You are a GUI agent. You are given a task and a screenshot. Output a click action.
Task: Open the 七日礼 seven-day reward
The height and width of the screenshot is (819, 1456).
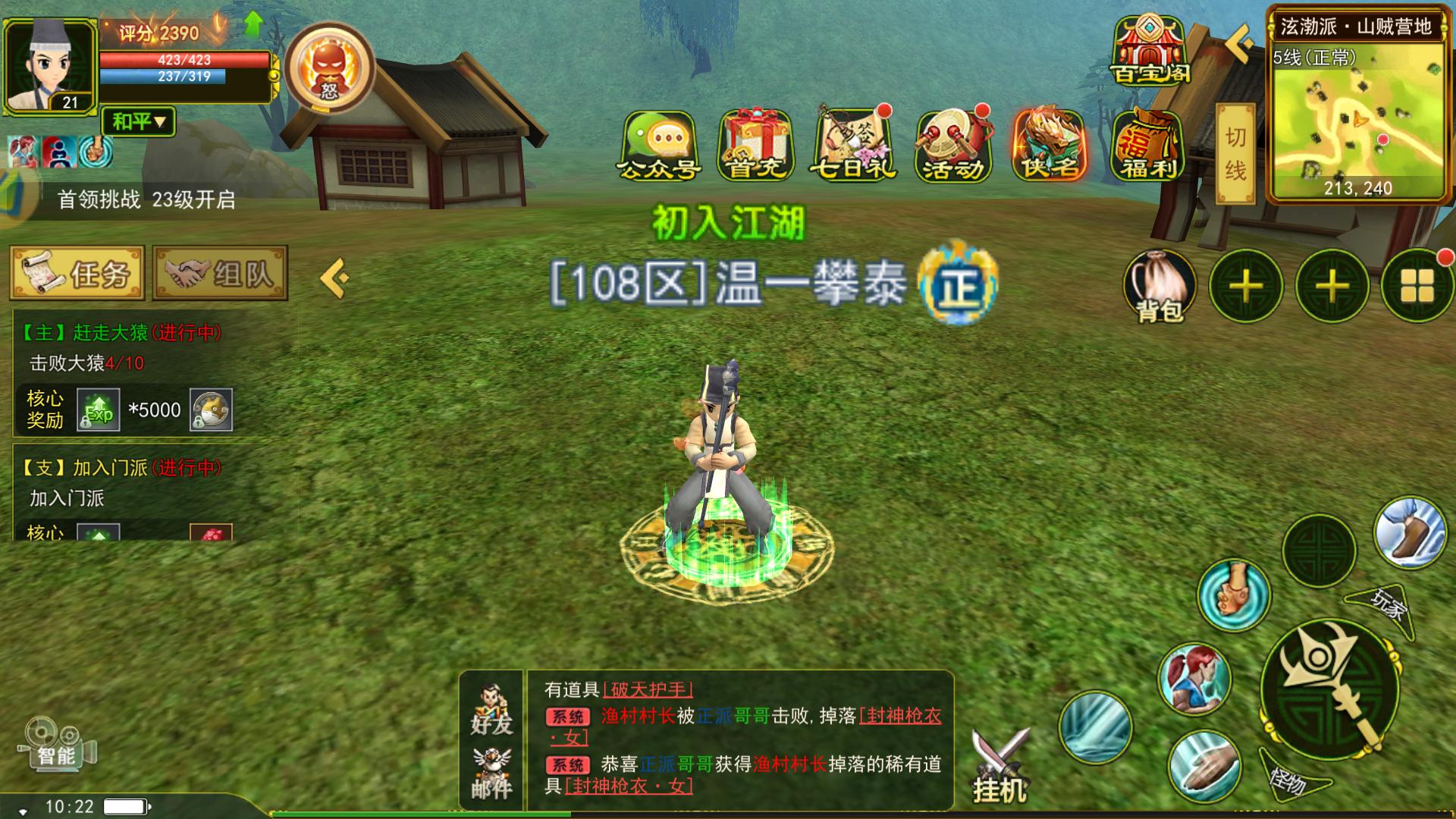pos(854,145)
